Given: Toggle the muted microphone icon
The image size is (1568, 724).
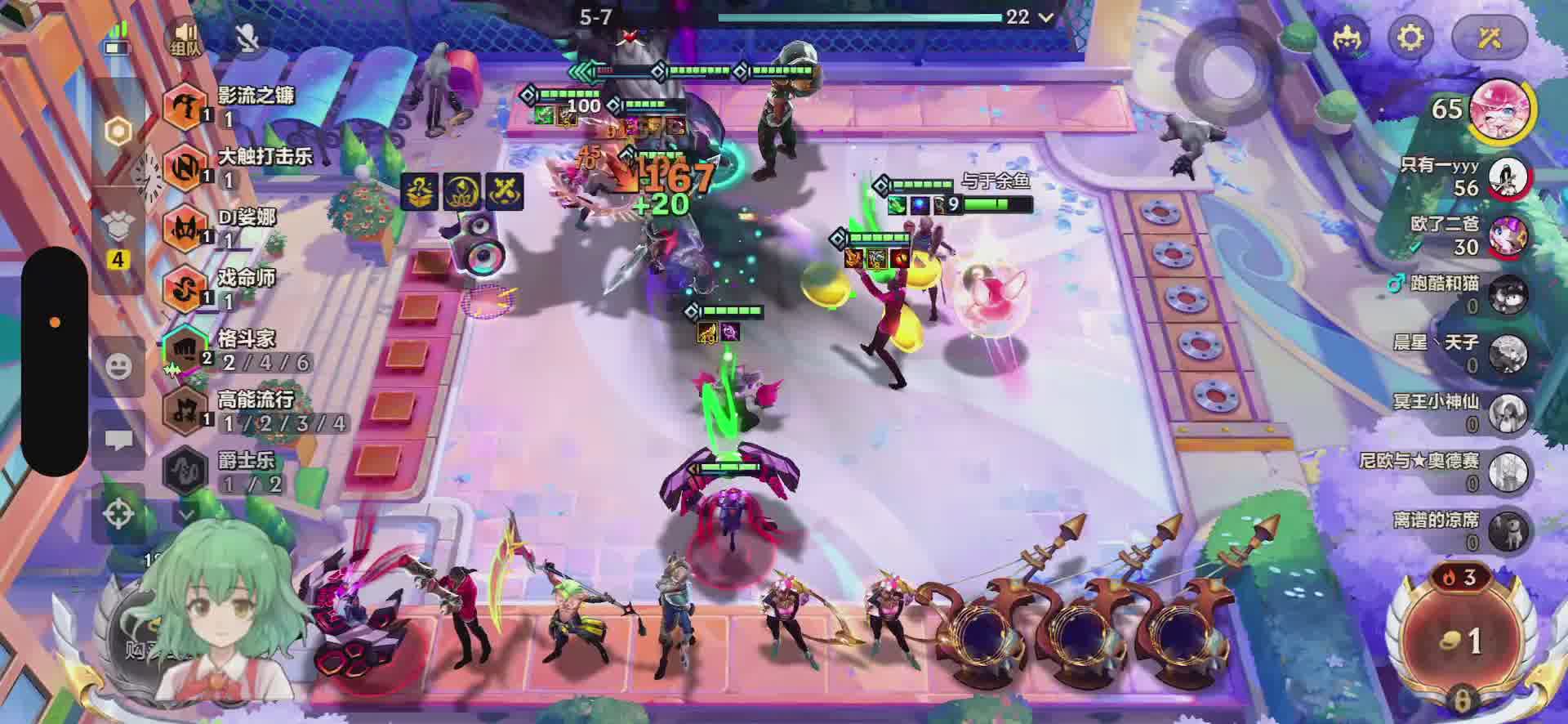Looking at the screenshot, I should point(247,38).
